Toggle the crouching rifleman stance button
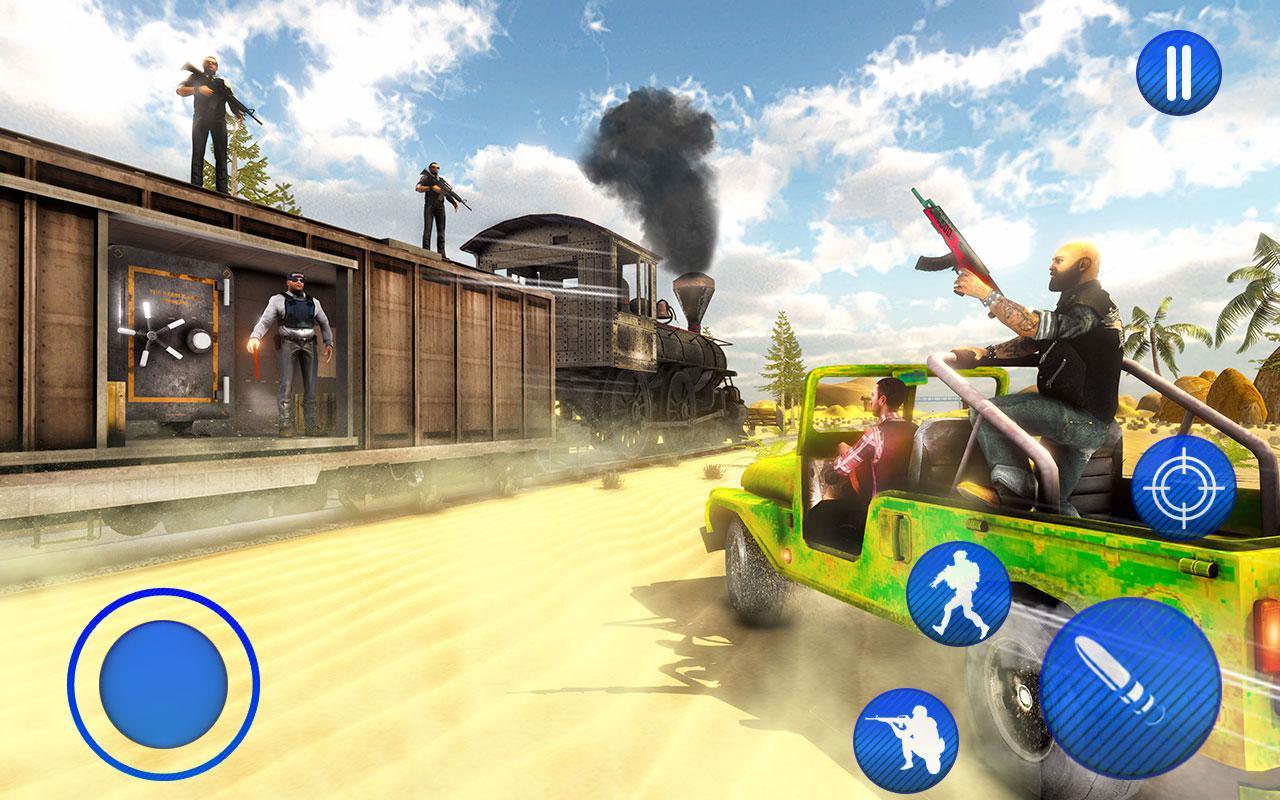The image size is (1280, 800). [905, 741]
